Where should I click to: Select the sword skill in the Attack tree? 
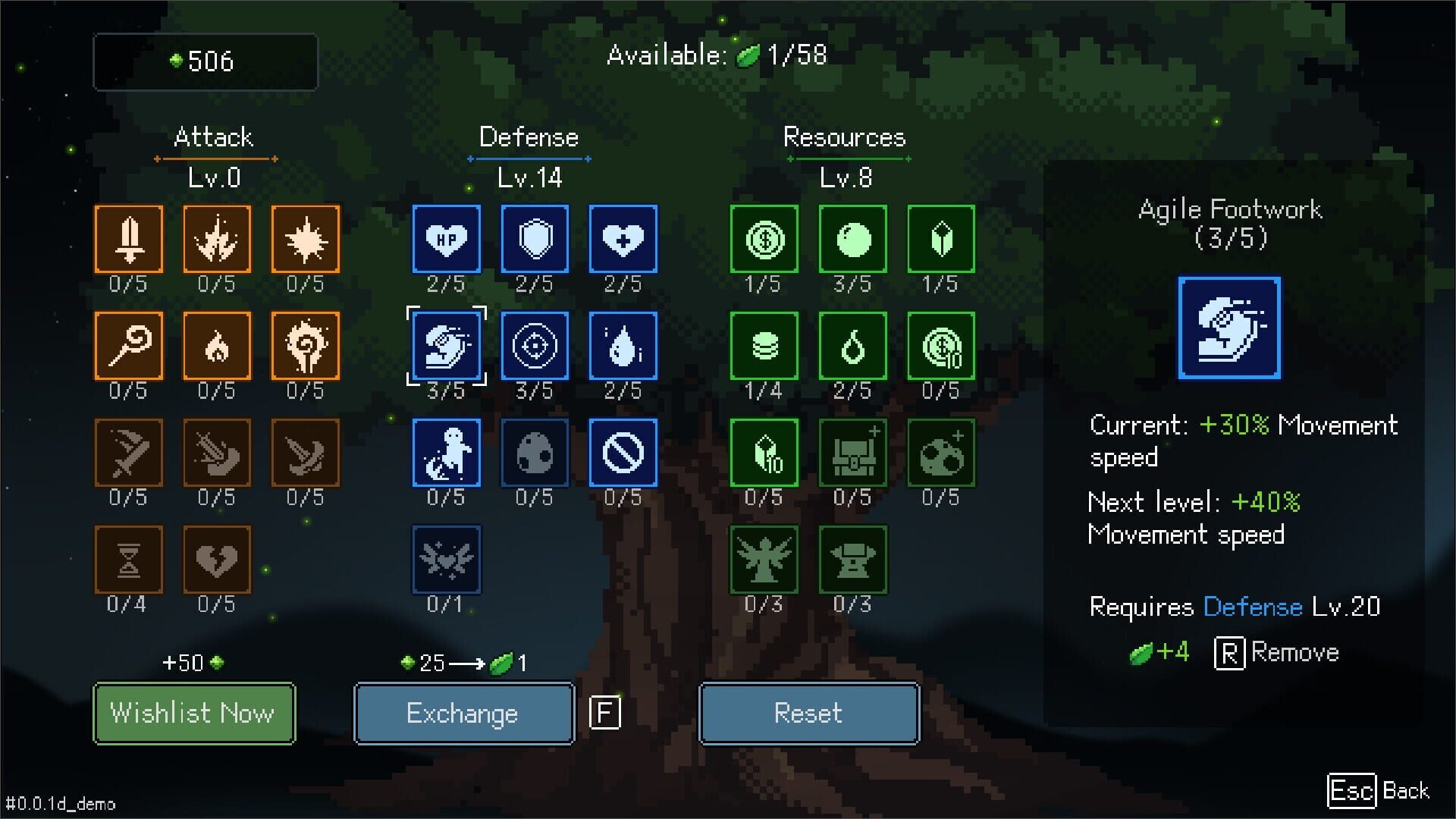128,239
